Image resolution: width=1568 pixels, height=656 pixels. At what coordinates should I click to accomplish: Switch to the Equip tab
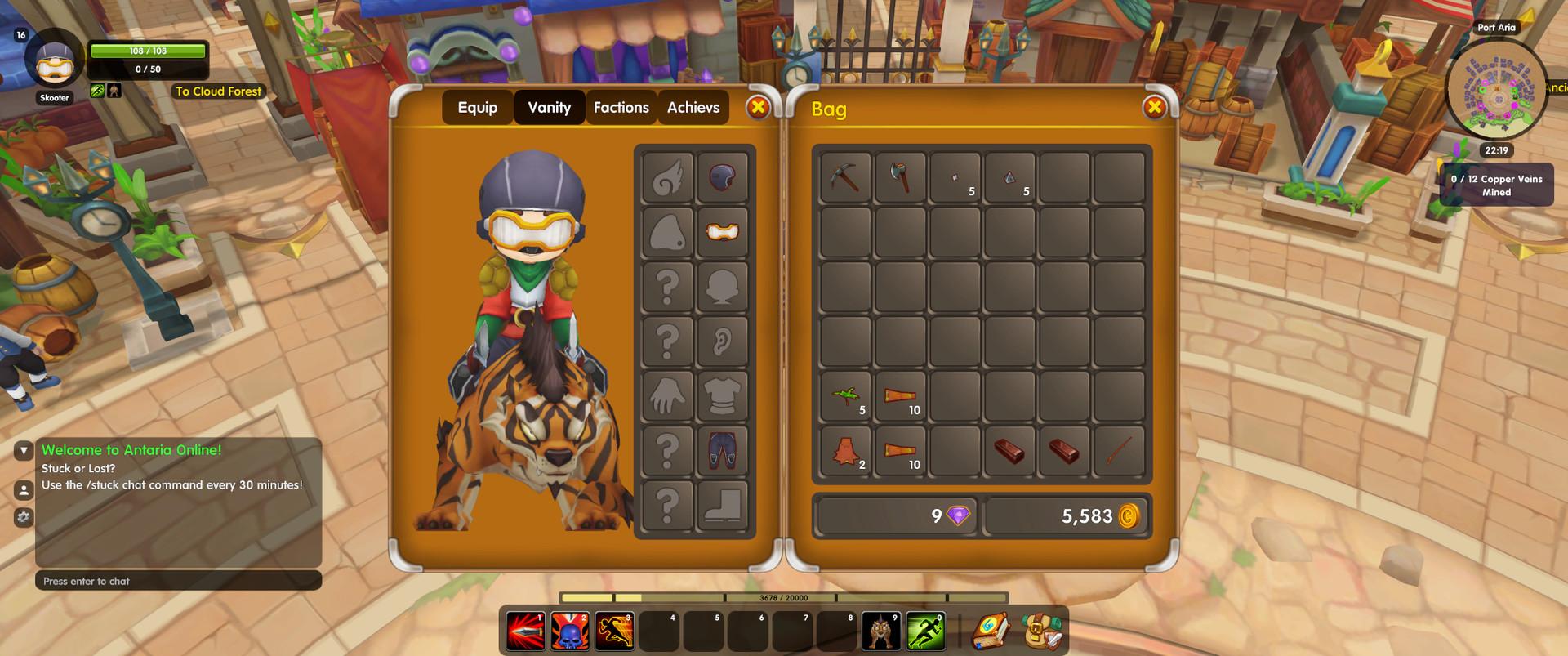(477, 107)
